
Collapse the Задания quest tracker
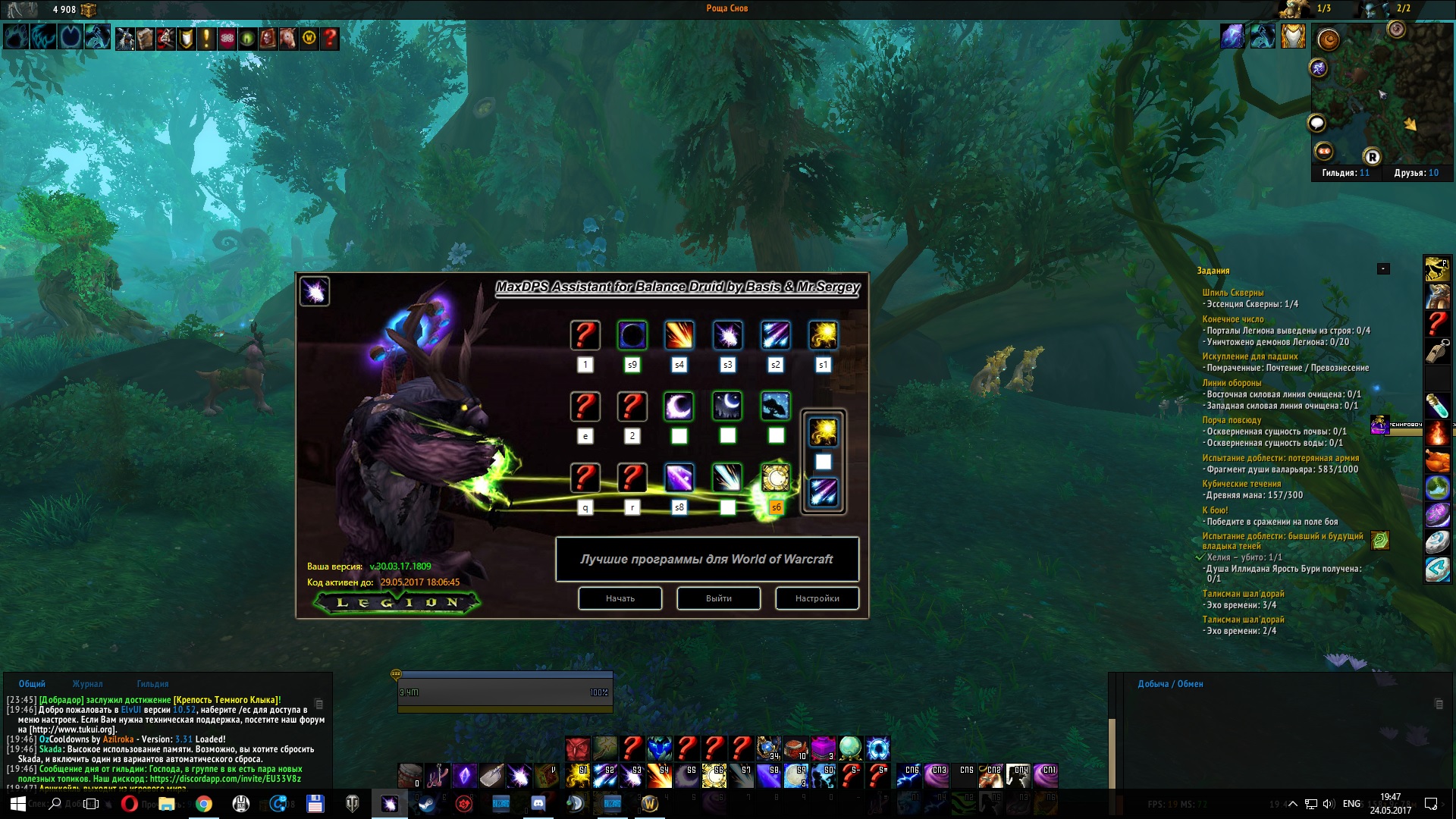coord(1383,269)
